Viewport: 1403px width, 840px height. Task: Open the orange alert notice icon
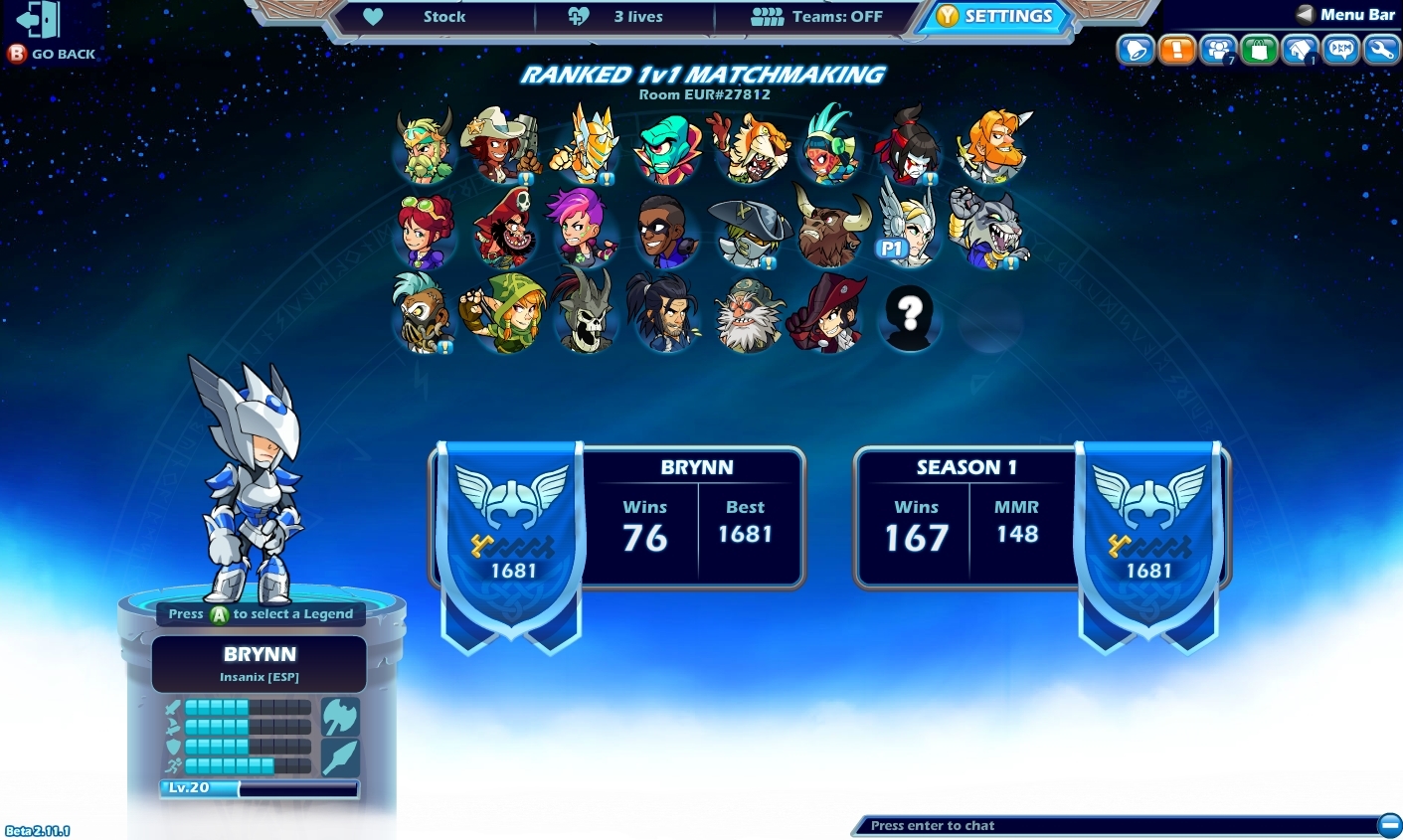[1177, 49]
